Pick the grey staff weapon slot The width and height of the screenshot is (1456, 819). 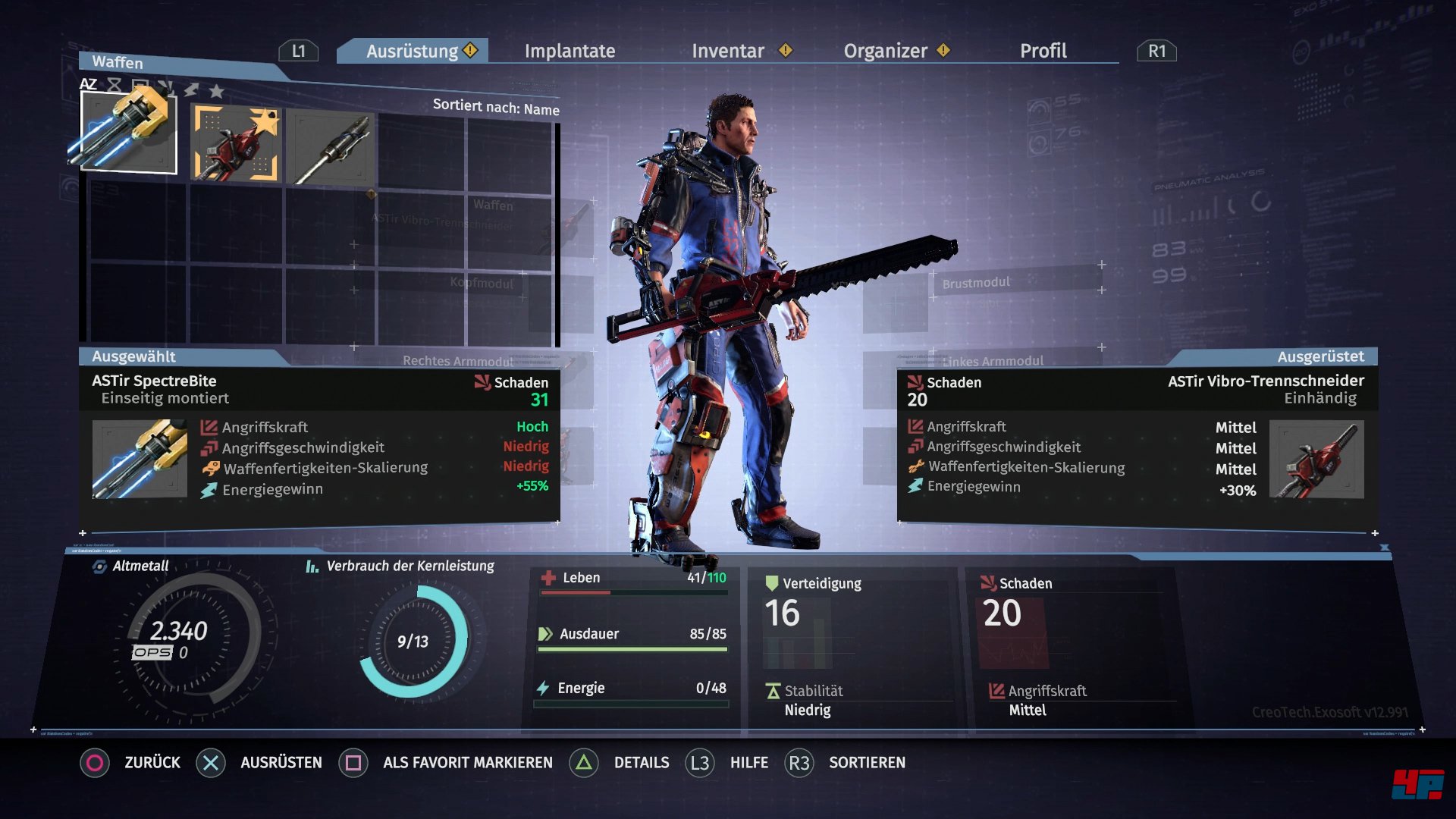tap(331, 148)
